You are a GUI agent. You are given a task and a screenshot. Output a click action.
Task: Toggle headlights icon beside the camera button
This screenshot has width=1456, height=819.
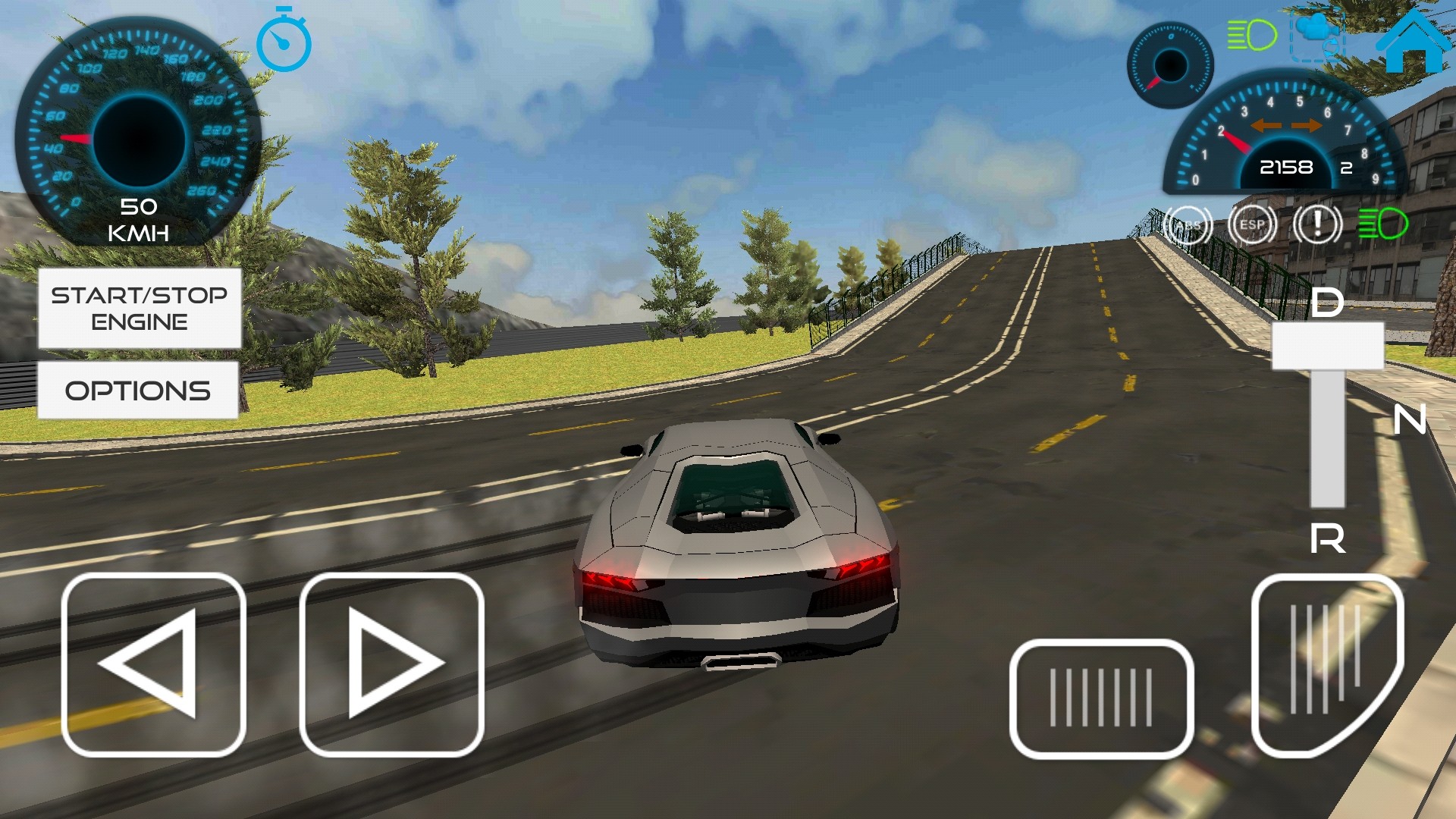(x=1252, y=35)
